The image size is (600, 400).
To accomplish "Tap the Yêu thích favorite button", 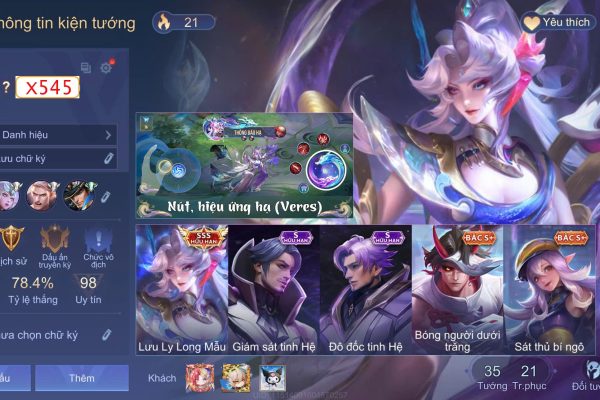I will click(x=559, y=21).
